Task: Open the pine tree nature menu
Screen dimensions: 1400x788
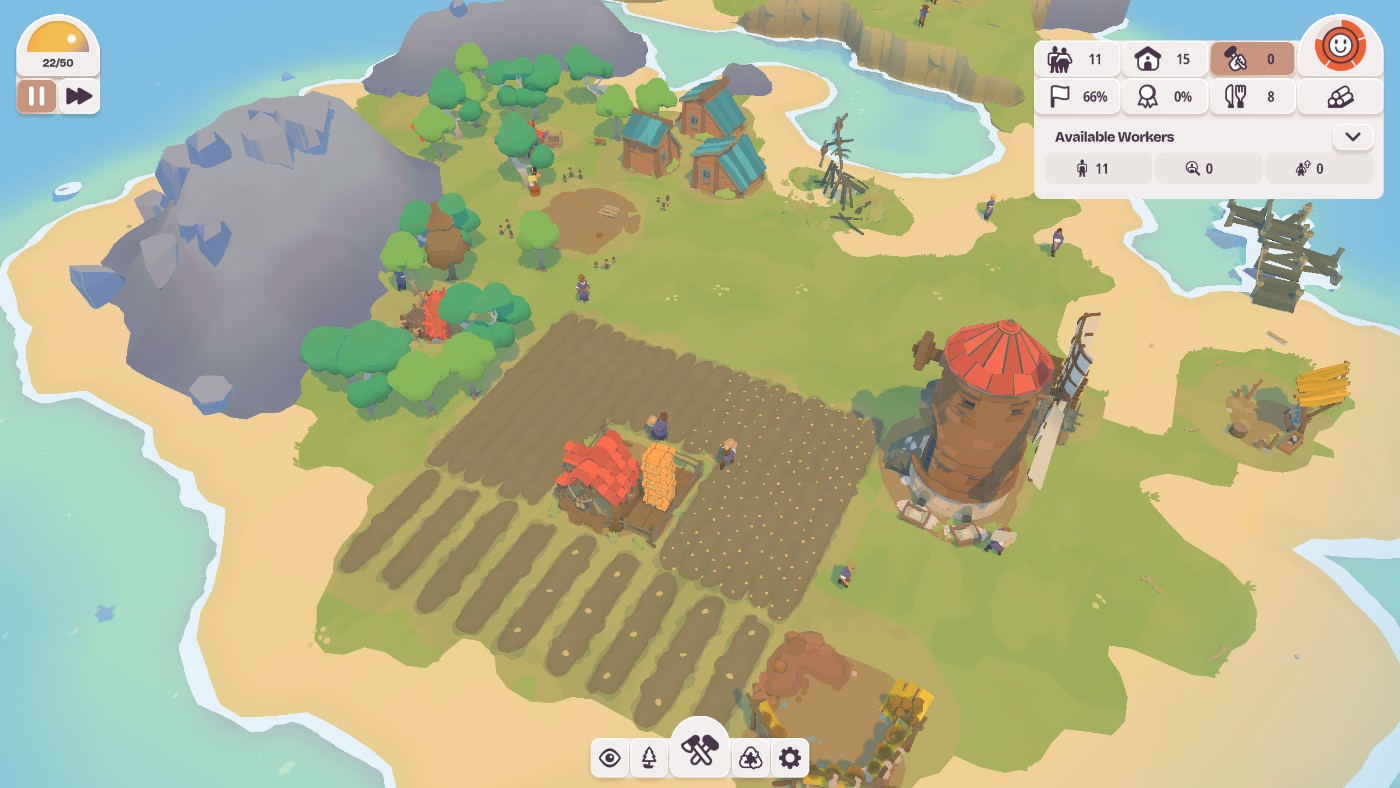Action: coord(649,758)
